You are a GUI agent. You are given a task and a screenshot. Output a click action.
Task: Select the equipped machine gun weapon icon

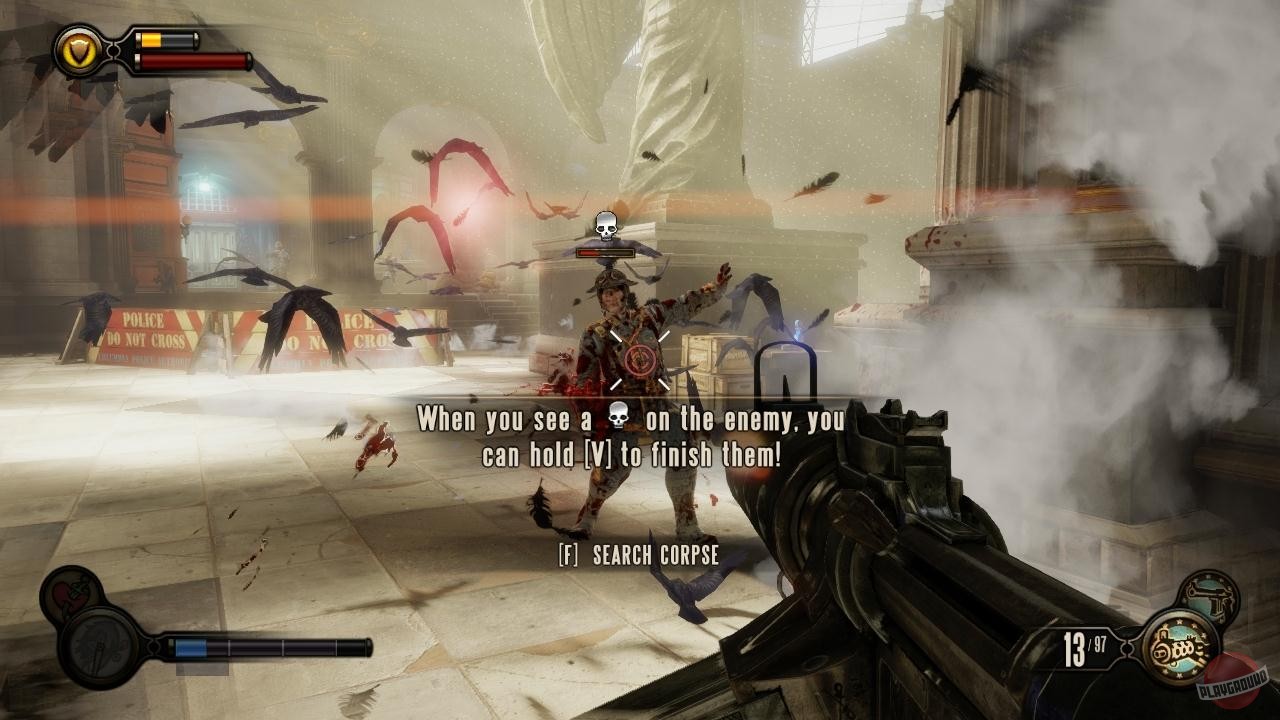1180,648
